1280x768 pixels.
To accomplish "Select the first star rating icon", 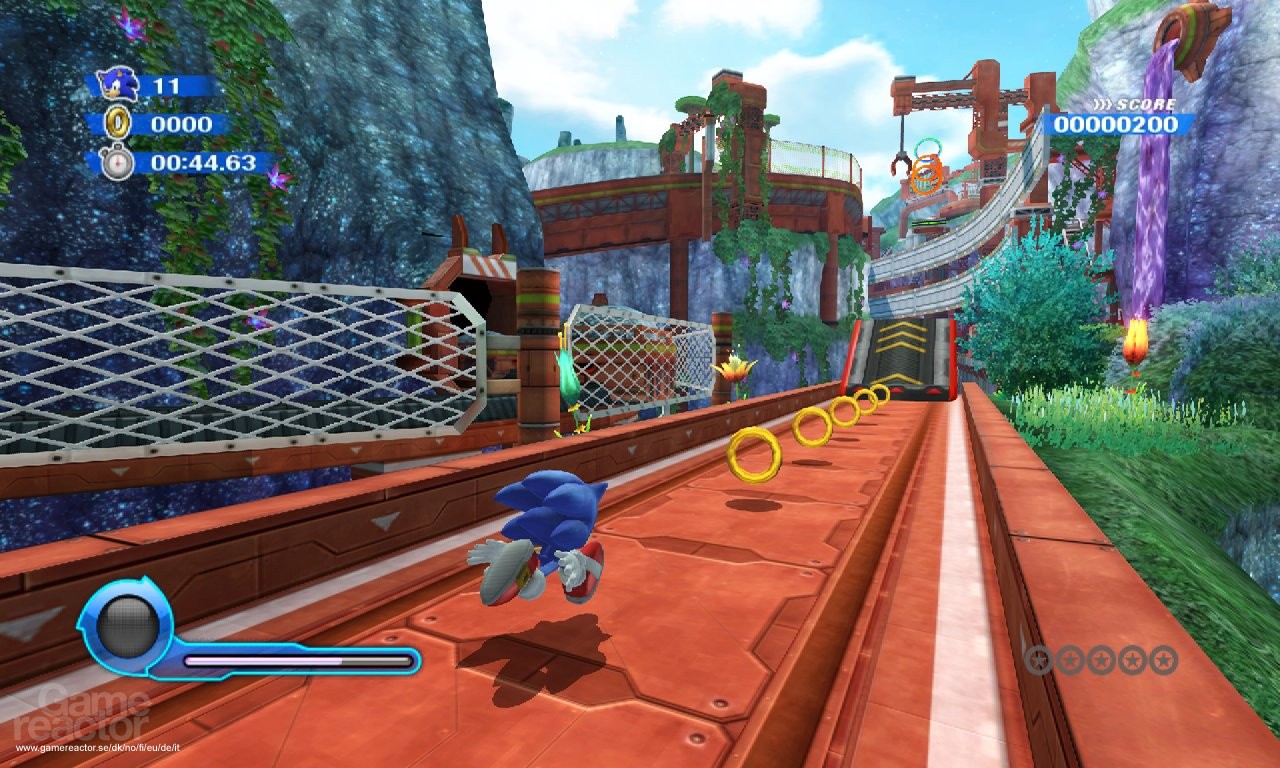I will [1040, 660].
